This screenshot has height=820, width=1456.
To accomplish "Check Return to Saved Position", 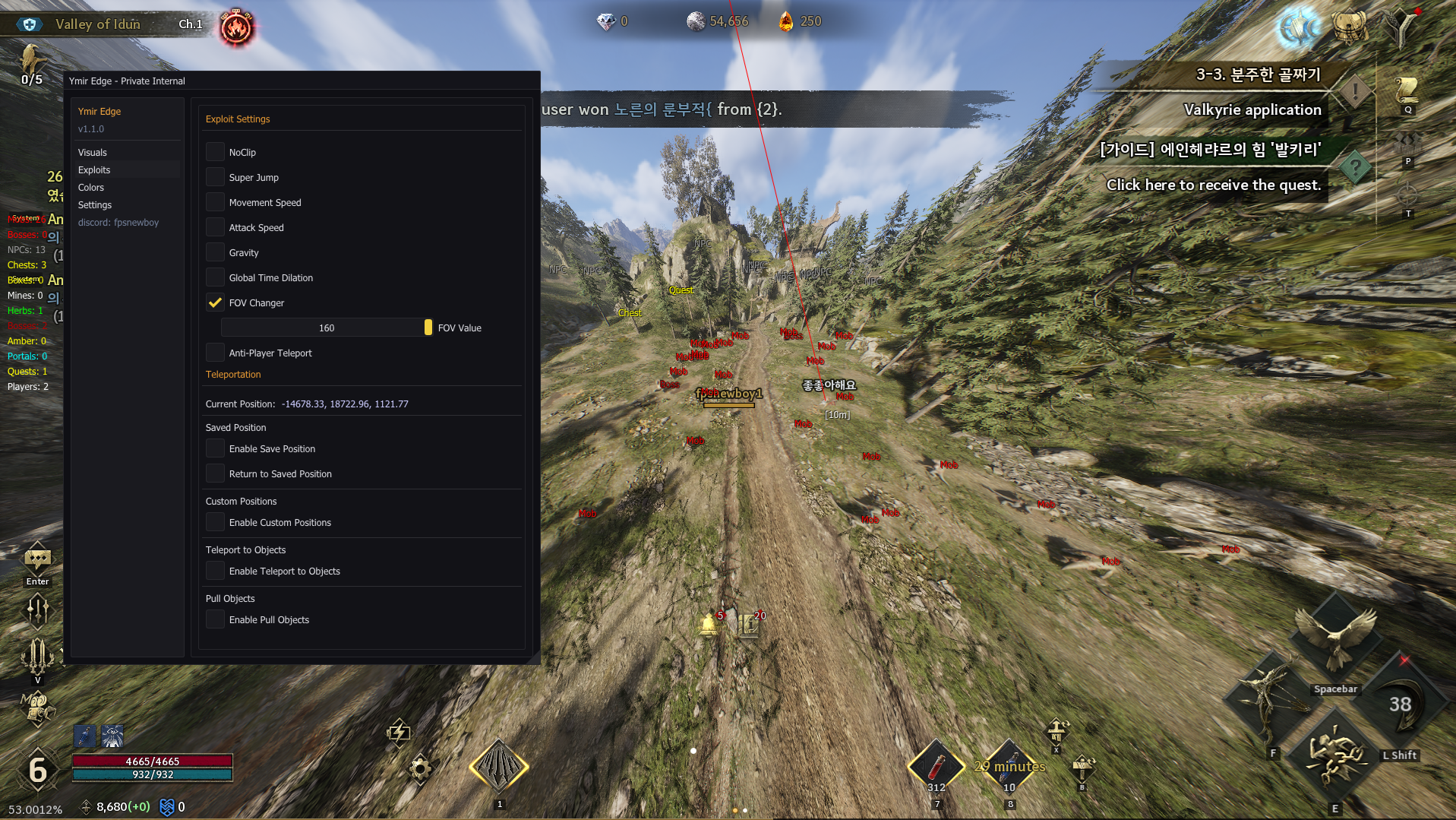I will pos(216,473).
